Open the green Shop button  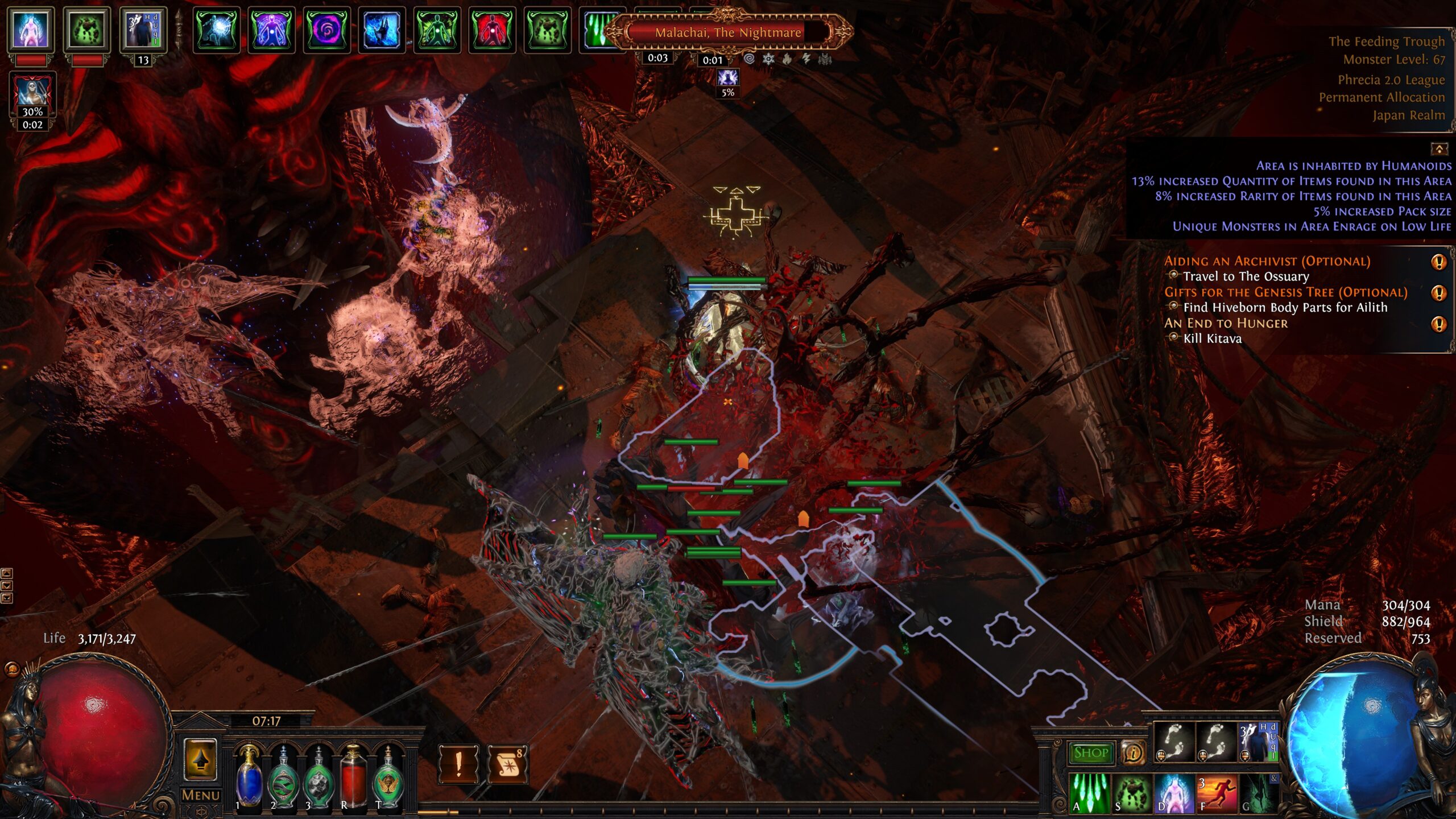1091,753
